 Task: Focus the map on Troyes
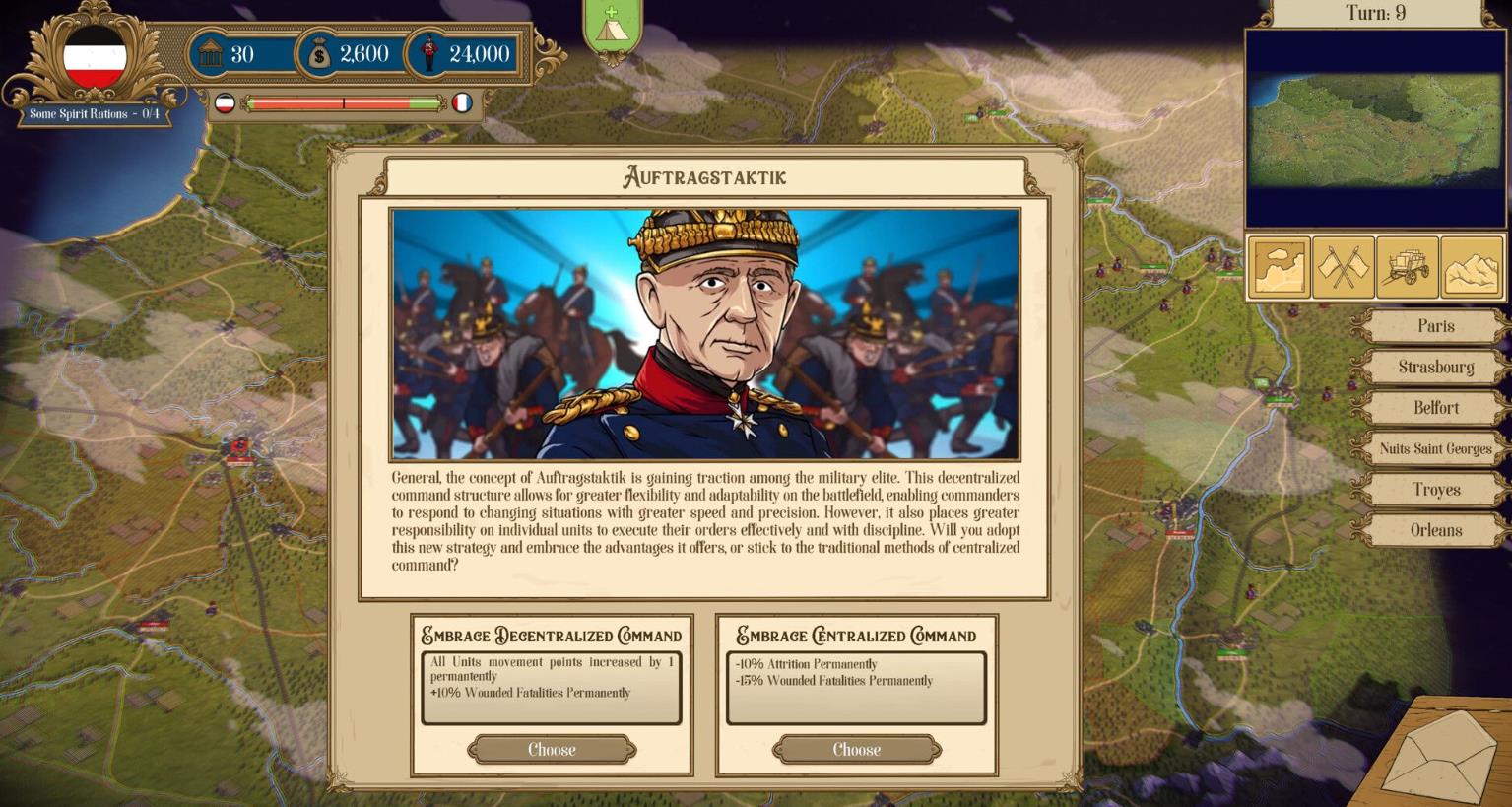[x=1435, y=490]
